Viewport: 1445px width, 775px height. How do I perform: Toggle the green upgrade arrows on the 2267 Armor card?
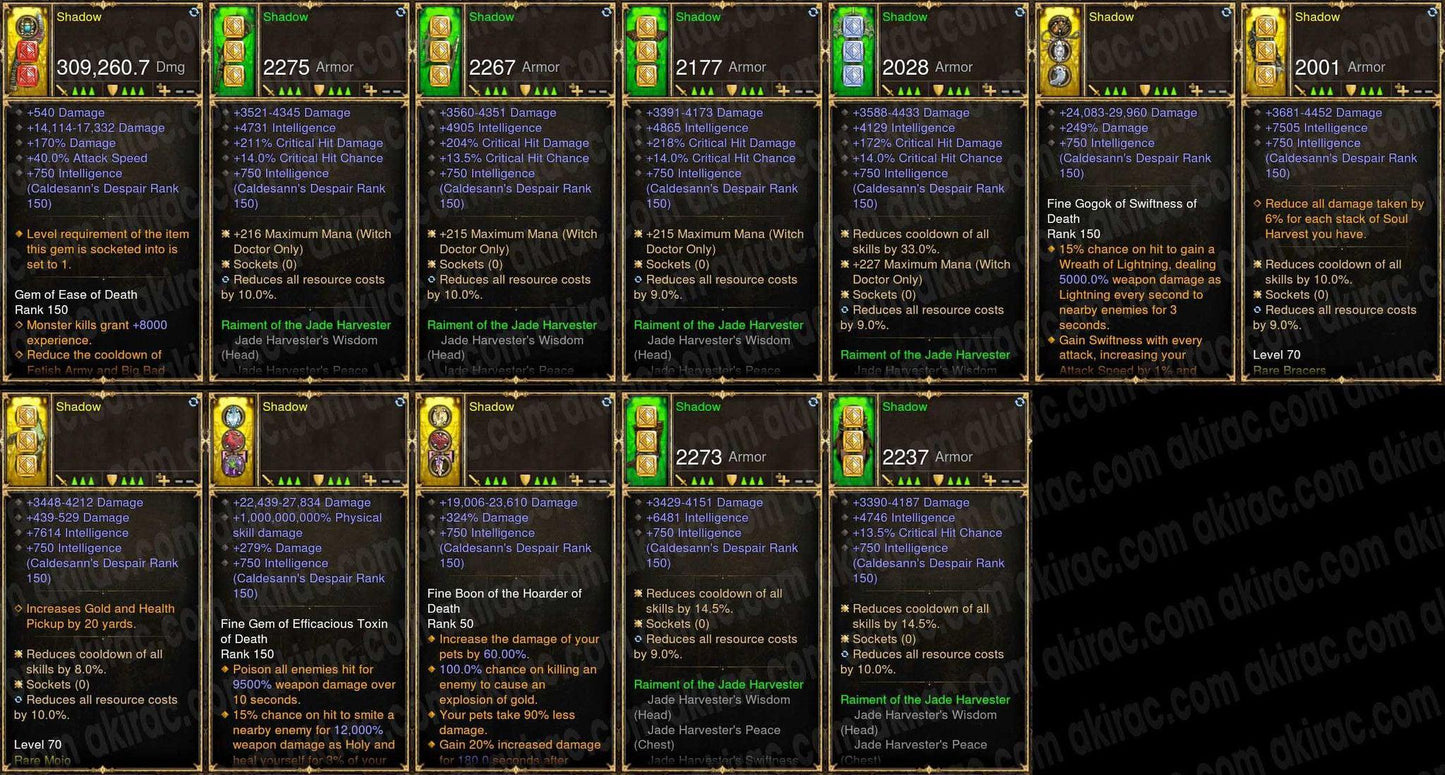click(494, 88)
